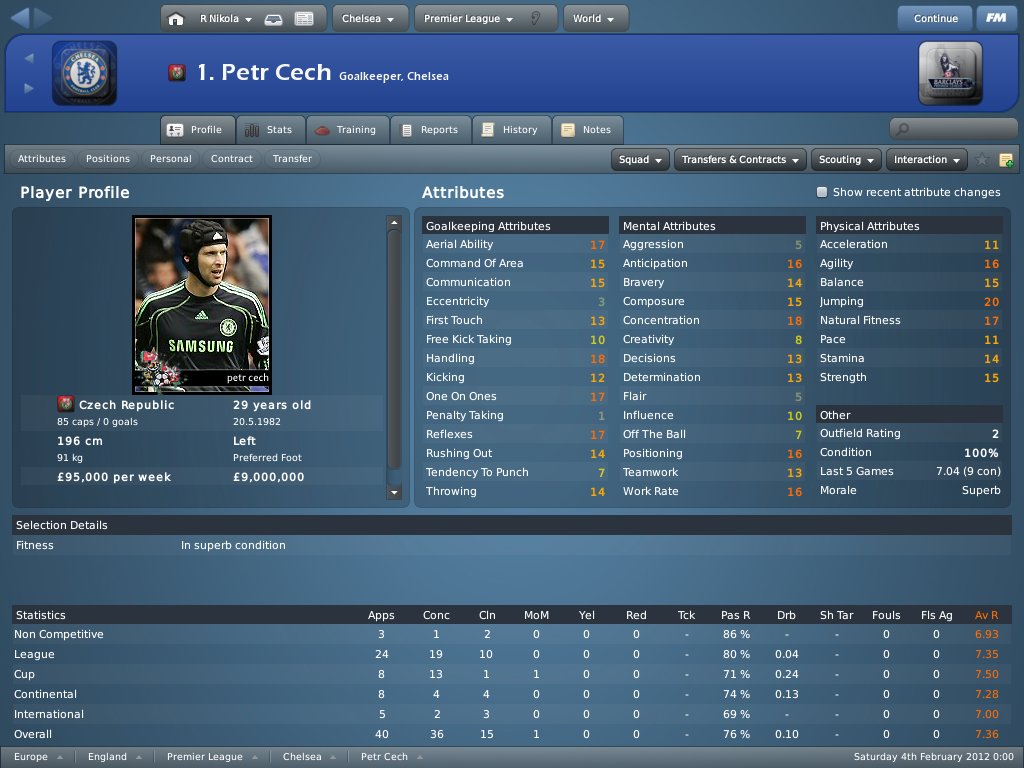The height and width of the screenshot is (768, 1024).
Task: Open the World dropdown menu
Action: [595, 18]
